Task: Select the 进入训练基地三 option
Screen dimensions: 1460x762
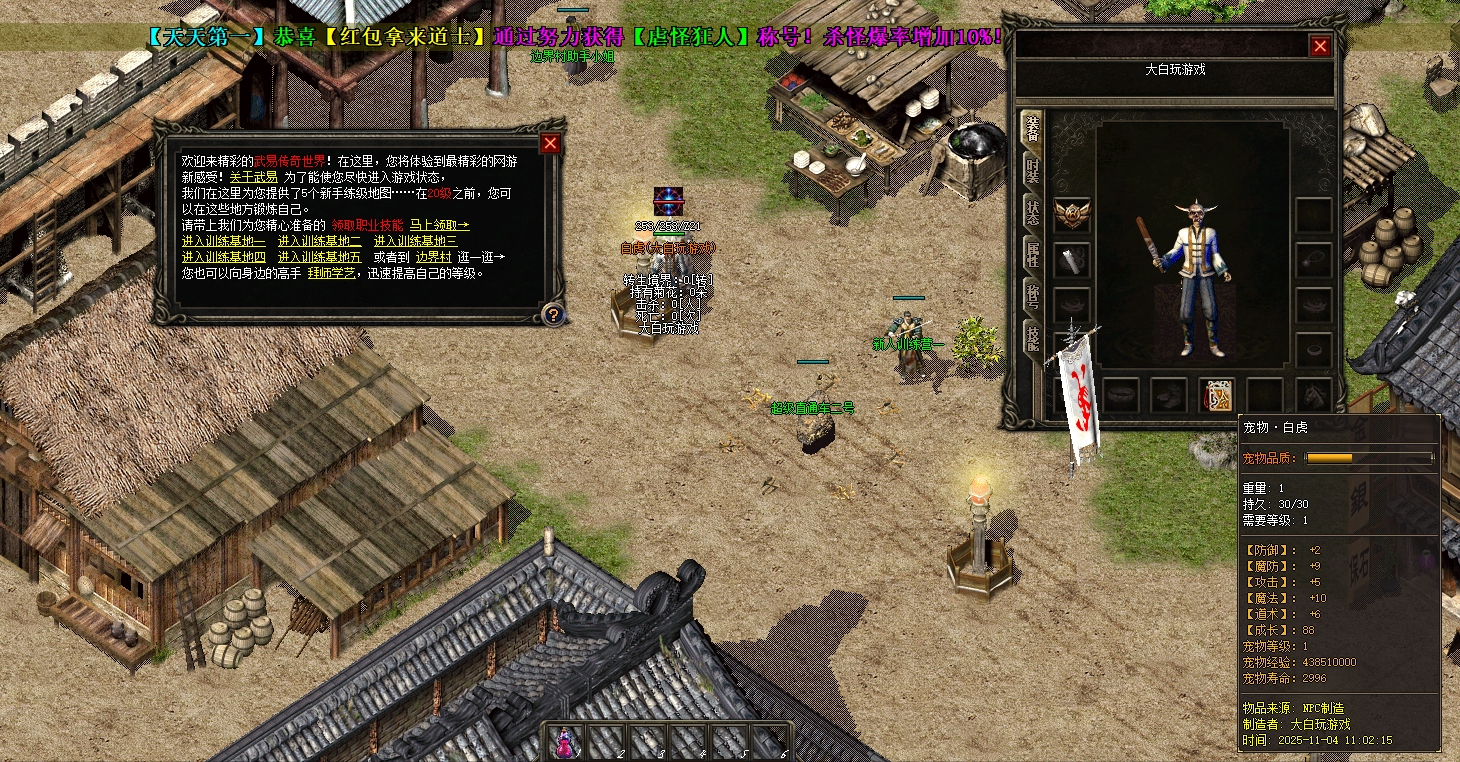Action: [x=415, y=241]
